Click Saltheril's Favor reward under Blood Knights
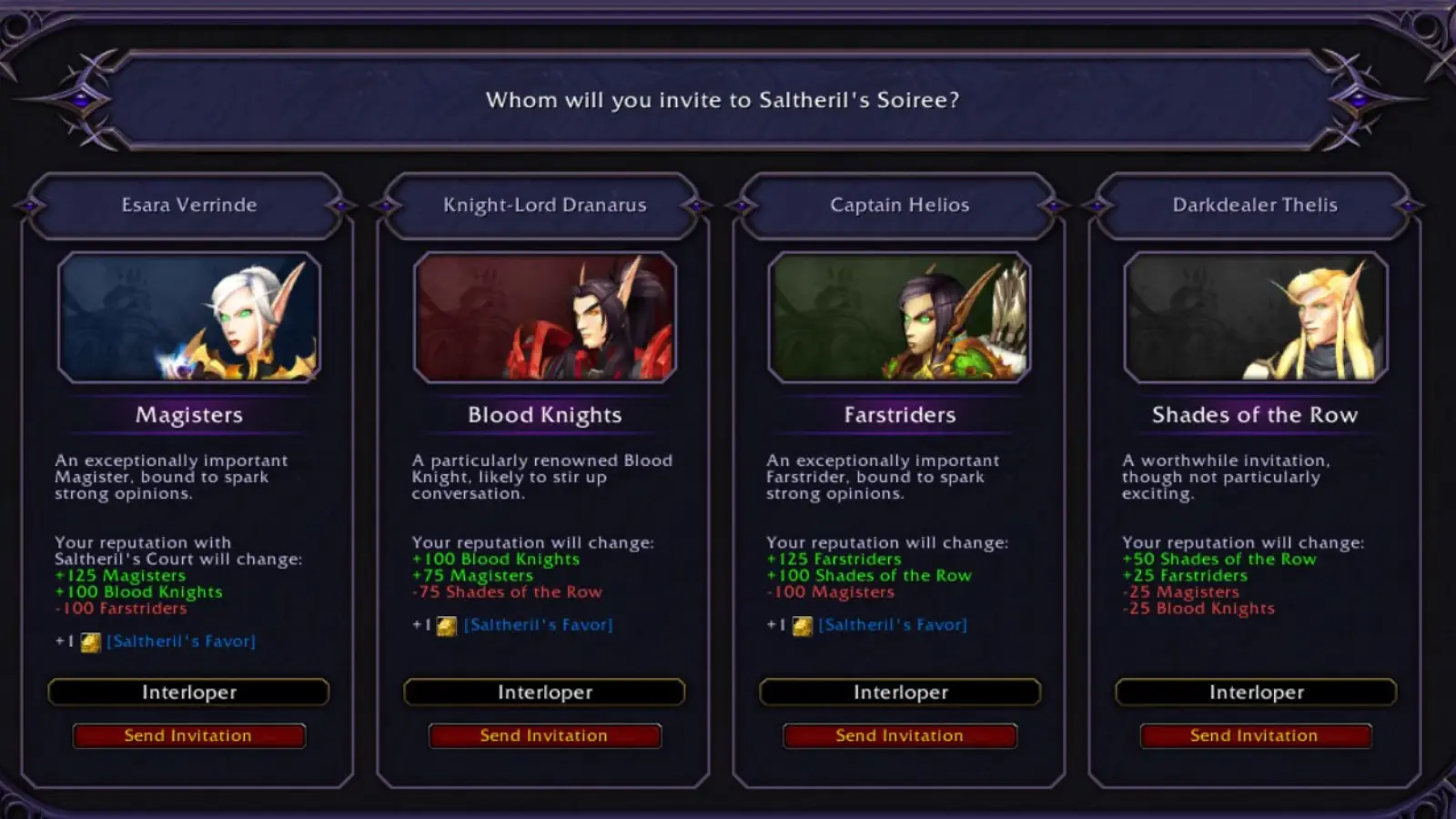The width and height of the screenshot is (1456, 819). click(538, 625)
